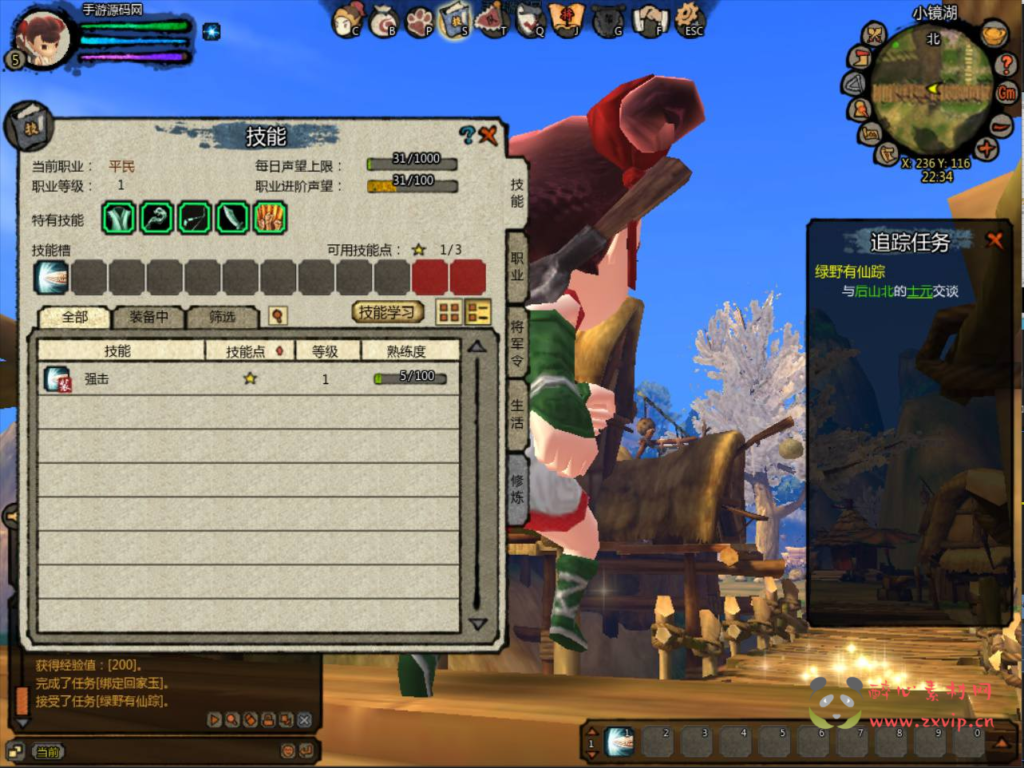Open the bag icon labeled B
The width and height of the screenshot is (1024, 768).
383,19
